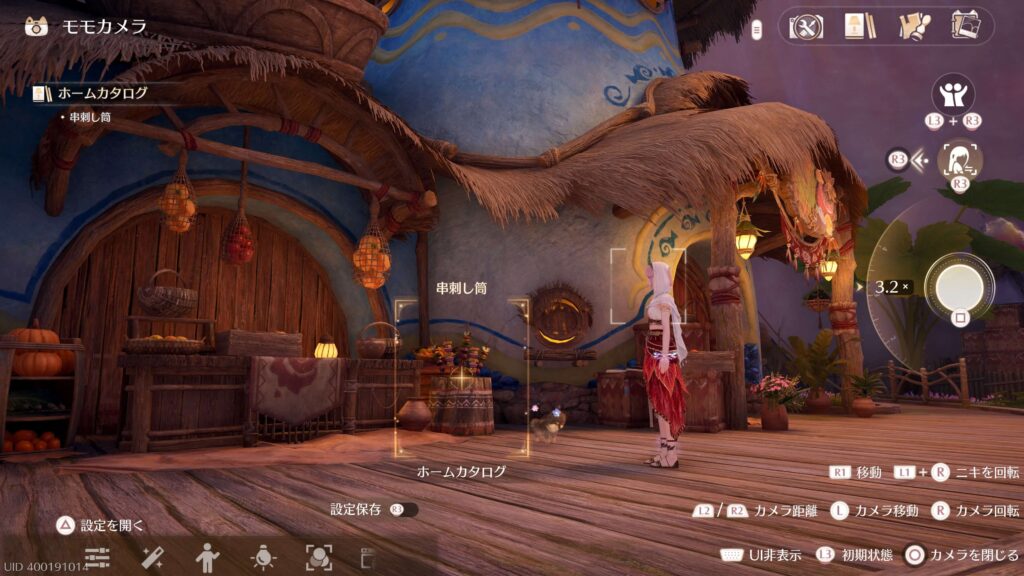This screenshot has width=1024, height=576.
Task: Open the filter frame tab
Action: point(319,557)
